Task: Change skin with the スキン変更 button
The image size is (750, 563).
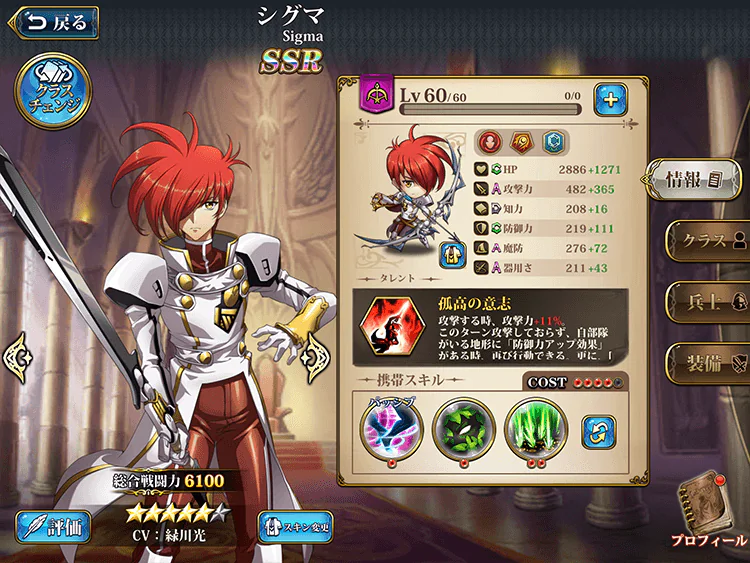Action: coord(295,526)
